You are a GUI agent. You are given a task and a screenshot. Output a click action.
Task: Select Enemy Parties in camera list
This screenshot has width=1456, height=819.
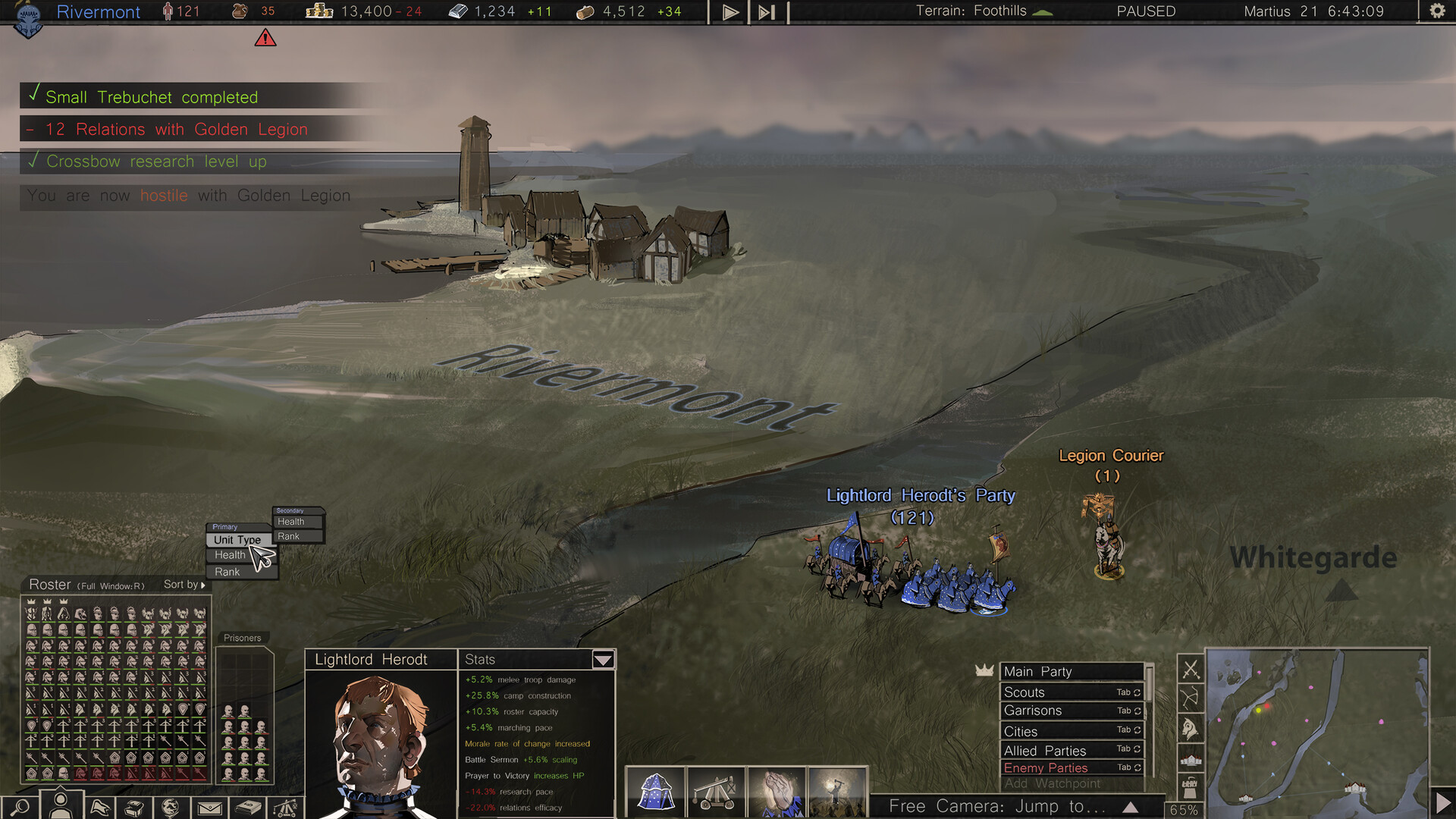pos(1071,767)
